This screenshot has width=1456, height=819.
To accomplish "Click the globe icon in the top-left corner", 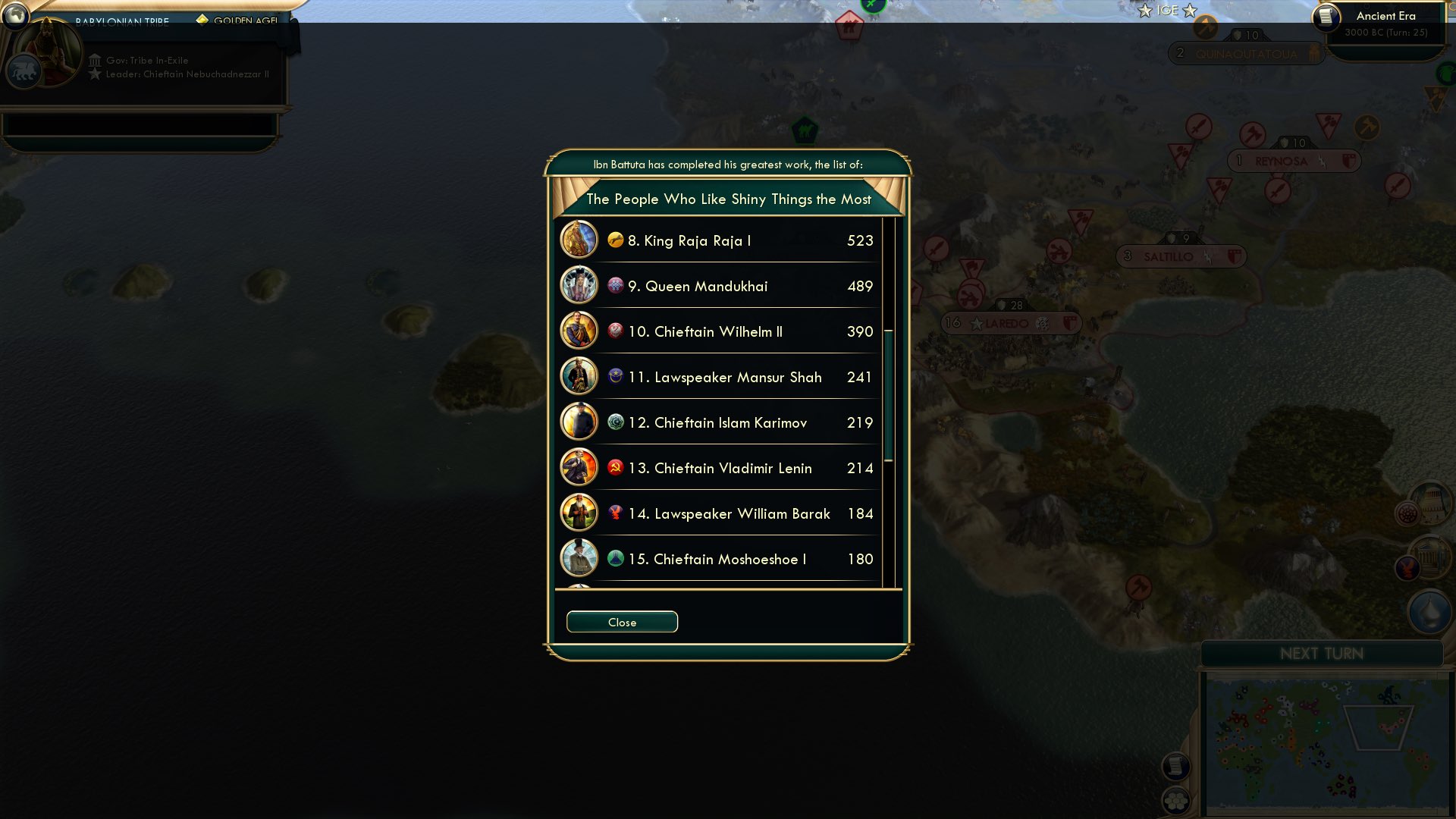I will click(x=17, y=15).
